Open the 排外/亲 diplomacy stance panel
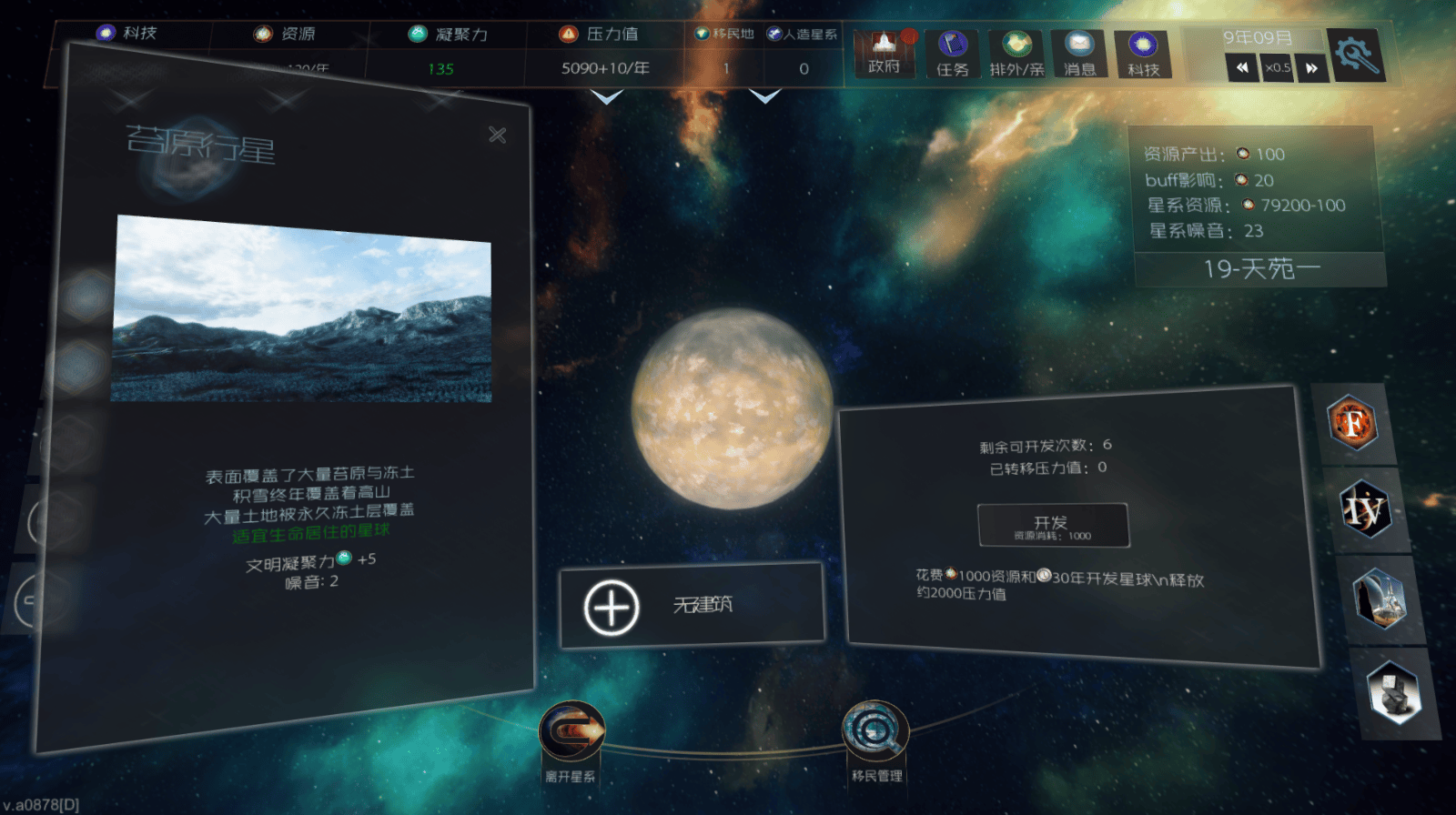 [1016, 54]
